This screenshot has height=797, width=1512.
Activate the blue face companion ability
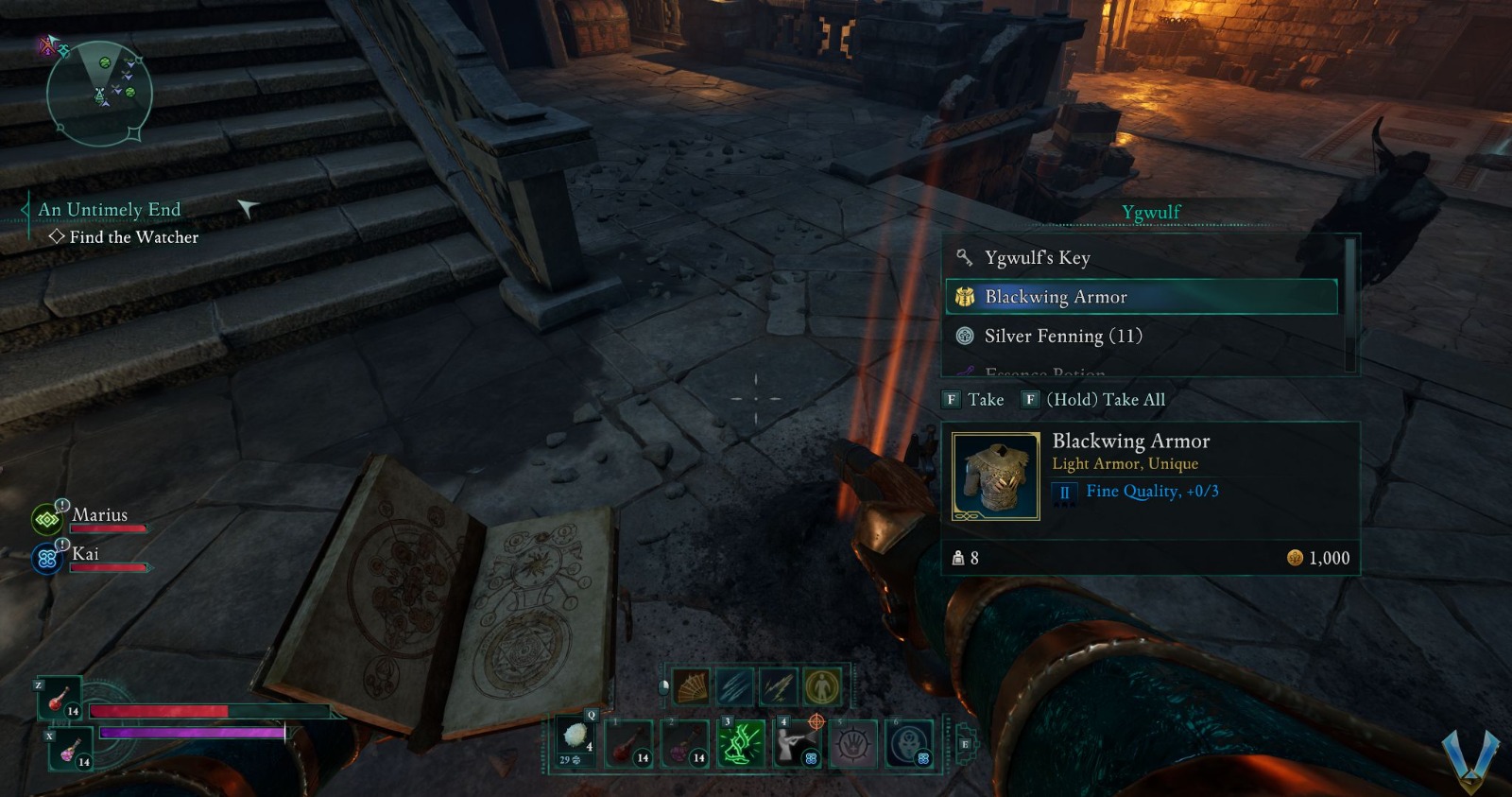point(909,744)
